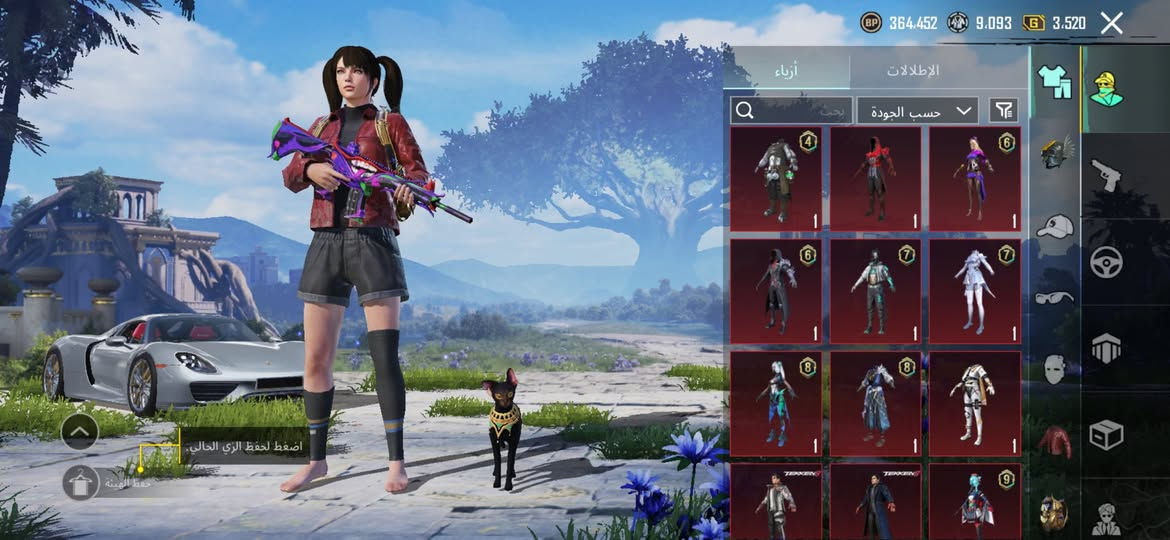Choose the white dress outfit with level 7 badge
Image resolution: width=1170 pixels, height=540 pixels.
[974, 291]
